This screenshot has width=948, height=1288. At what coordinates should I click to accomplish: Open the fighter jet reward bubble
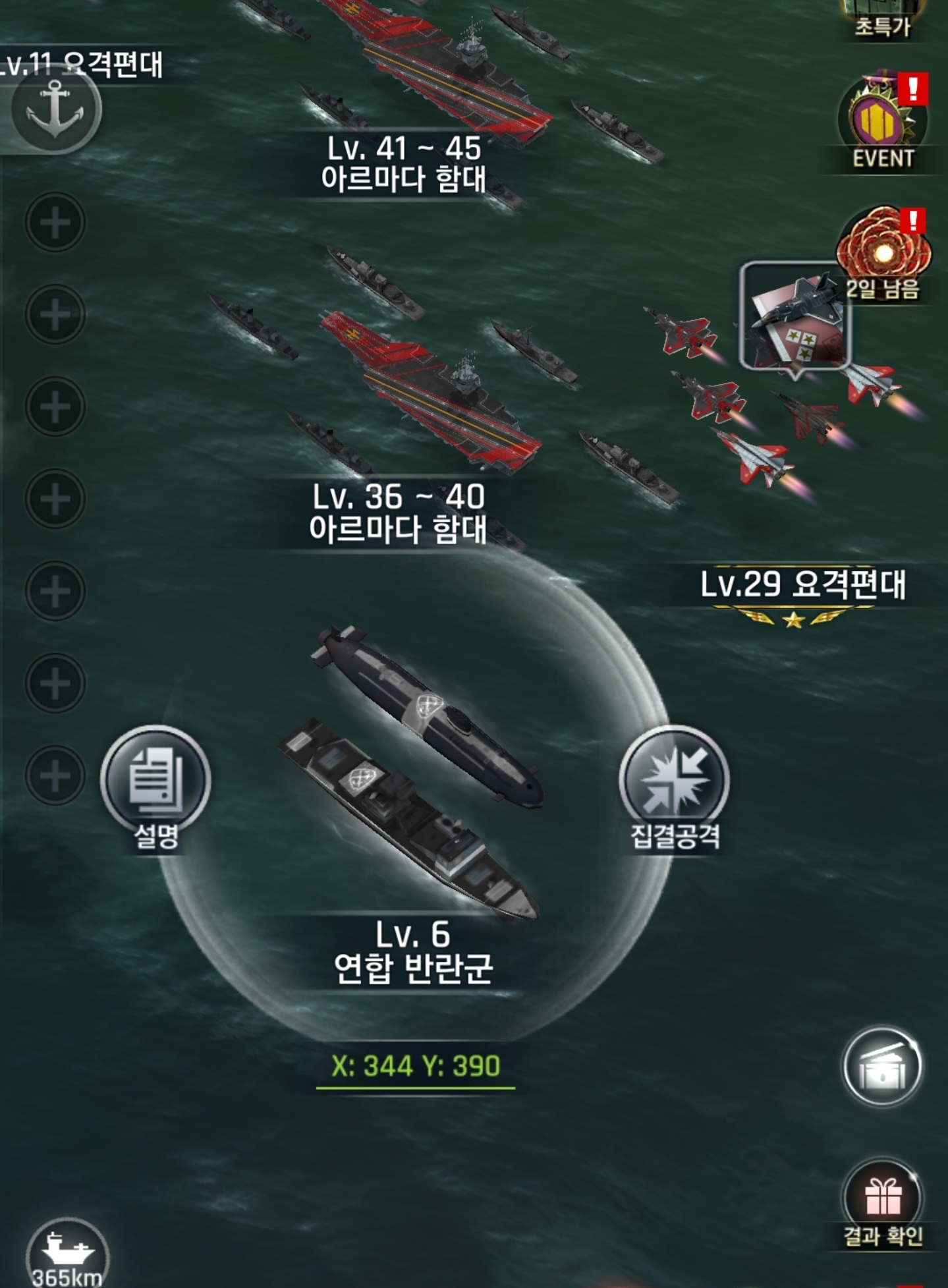[x=795, y=316]
